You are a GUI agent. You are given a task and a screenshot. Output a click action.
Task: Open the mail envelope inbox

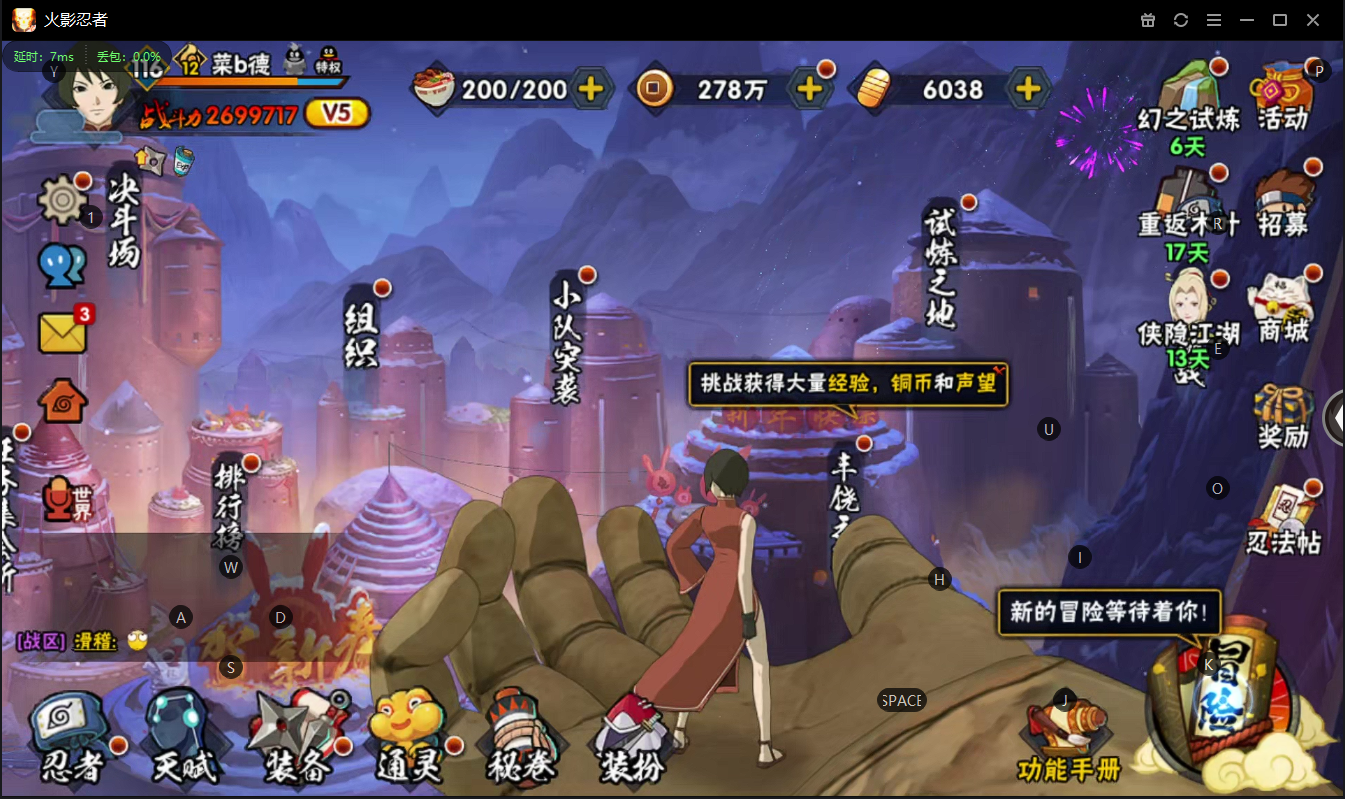tap(63, 332)
